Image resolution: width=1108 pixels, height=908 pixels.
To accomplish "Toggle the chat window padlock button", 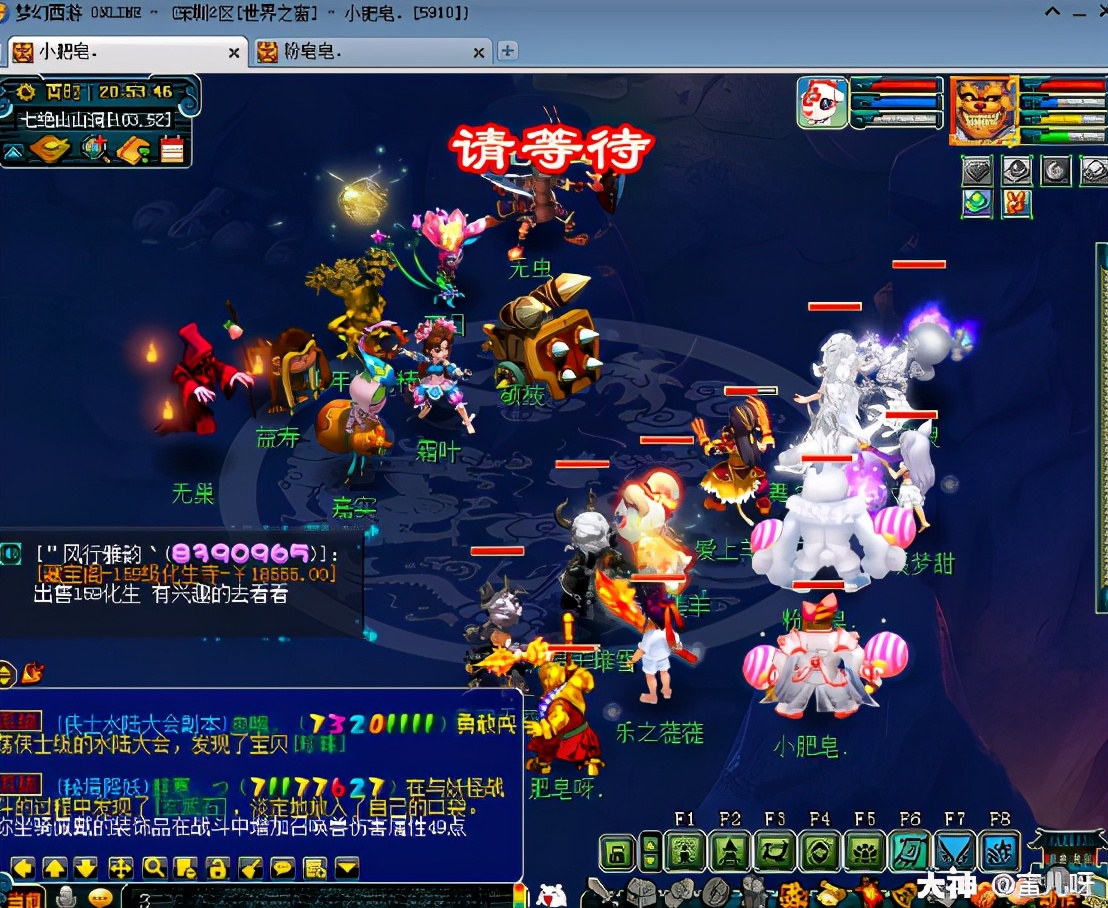I will click(x=218, y=867).
